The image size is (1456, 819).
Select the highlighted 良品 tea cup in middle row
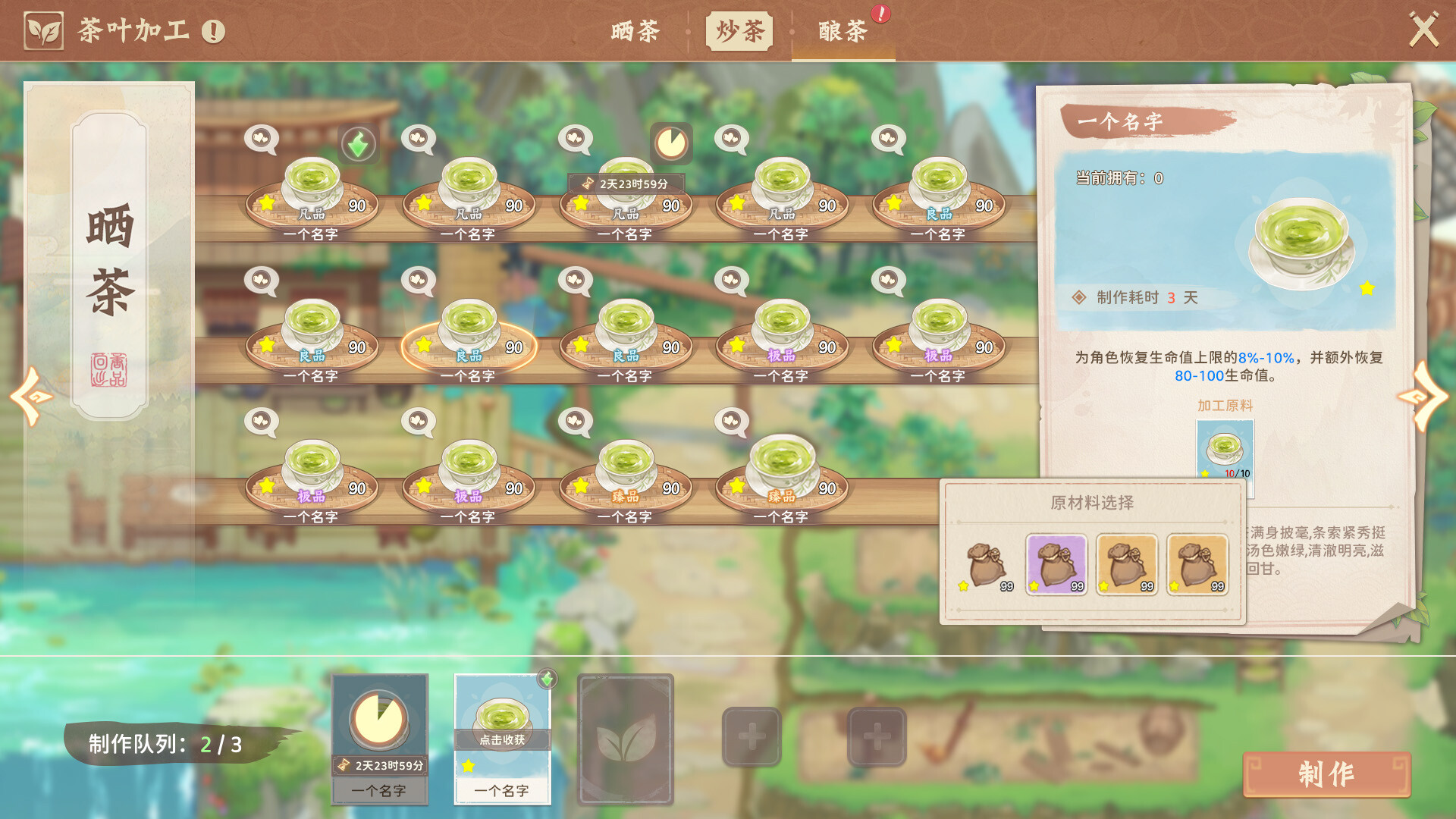(468, 337)
